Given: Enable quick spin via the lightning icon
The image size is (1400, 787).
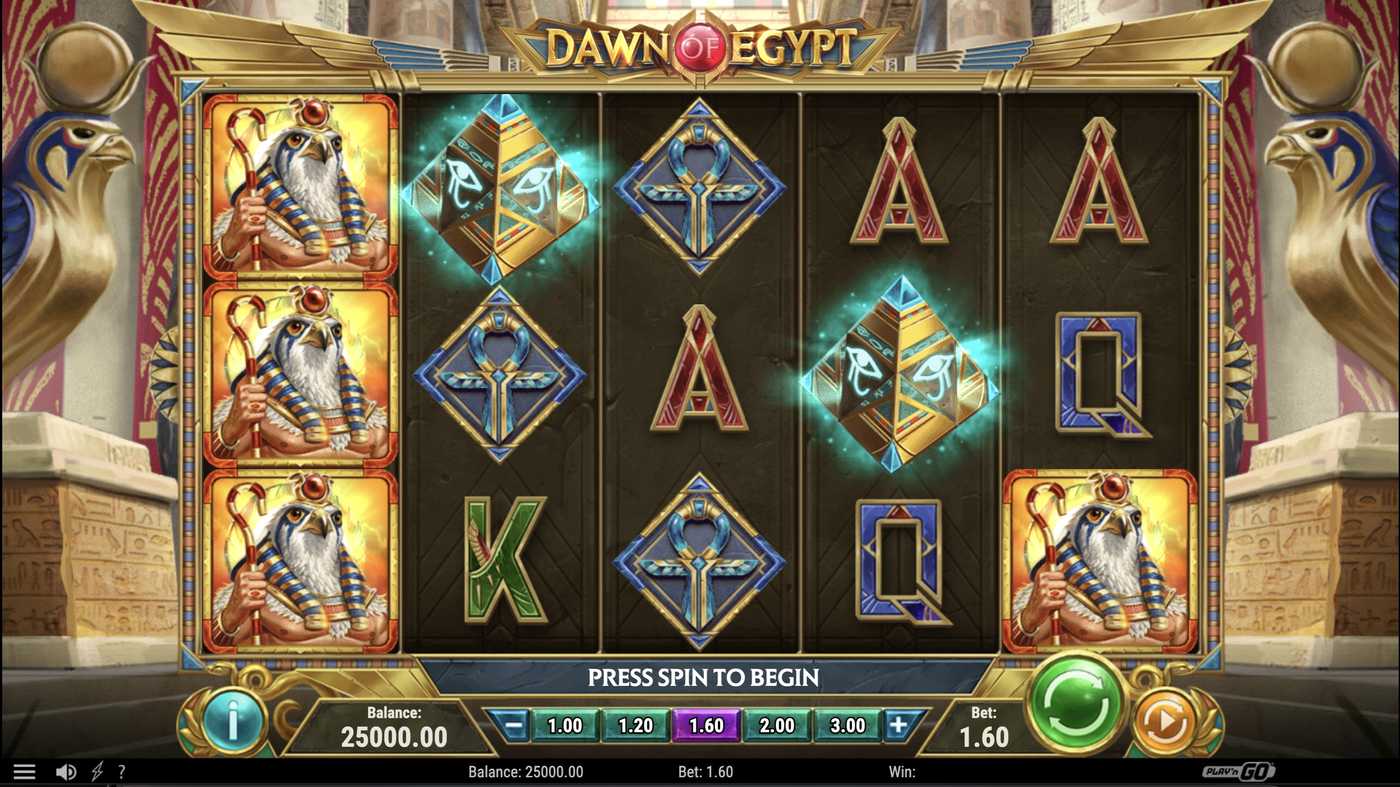Looking at the screenshot, I should coord(95,771).
